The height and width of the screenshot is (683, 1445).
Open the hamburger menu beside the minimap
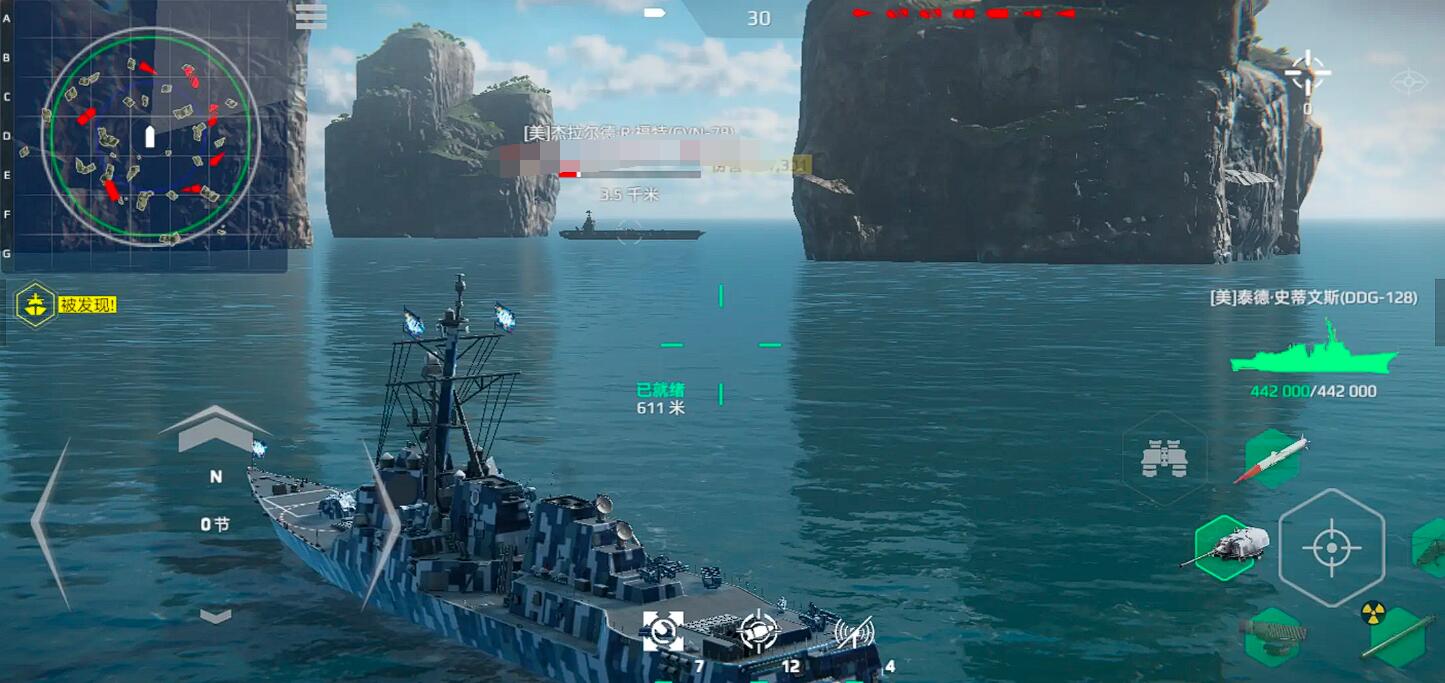pyautogui.click(x=311, y=16)
